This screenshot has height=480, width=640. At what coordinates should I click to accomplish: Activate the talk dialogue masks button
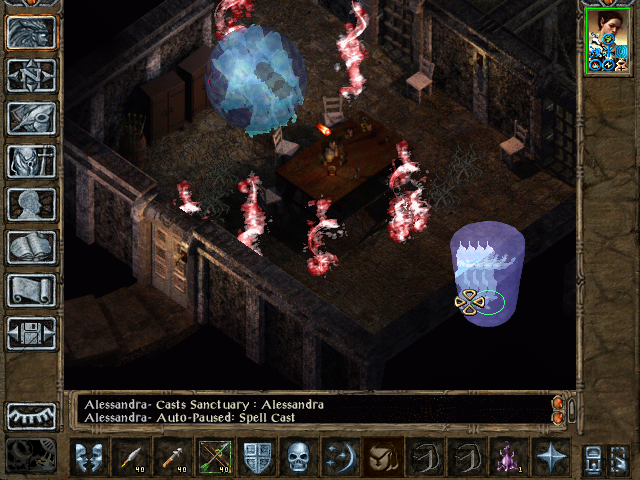pyautogui.click(x=88, y=457)
